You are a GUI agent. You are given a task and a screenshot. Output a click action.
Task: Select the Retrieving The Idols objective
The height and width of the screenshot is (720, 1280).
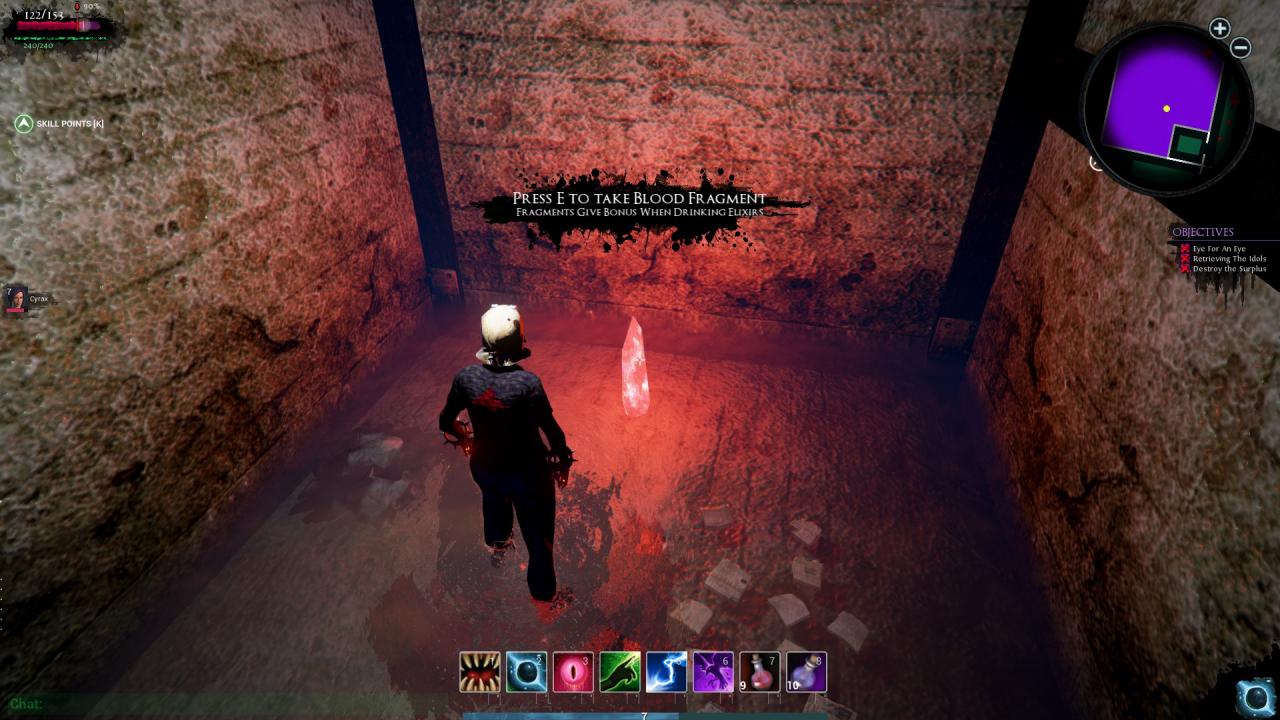[x=1229, y=259]
